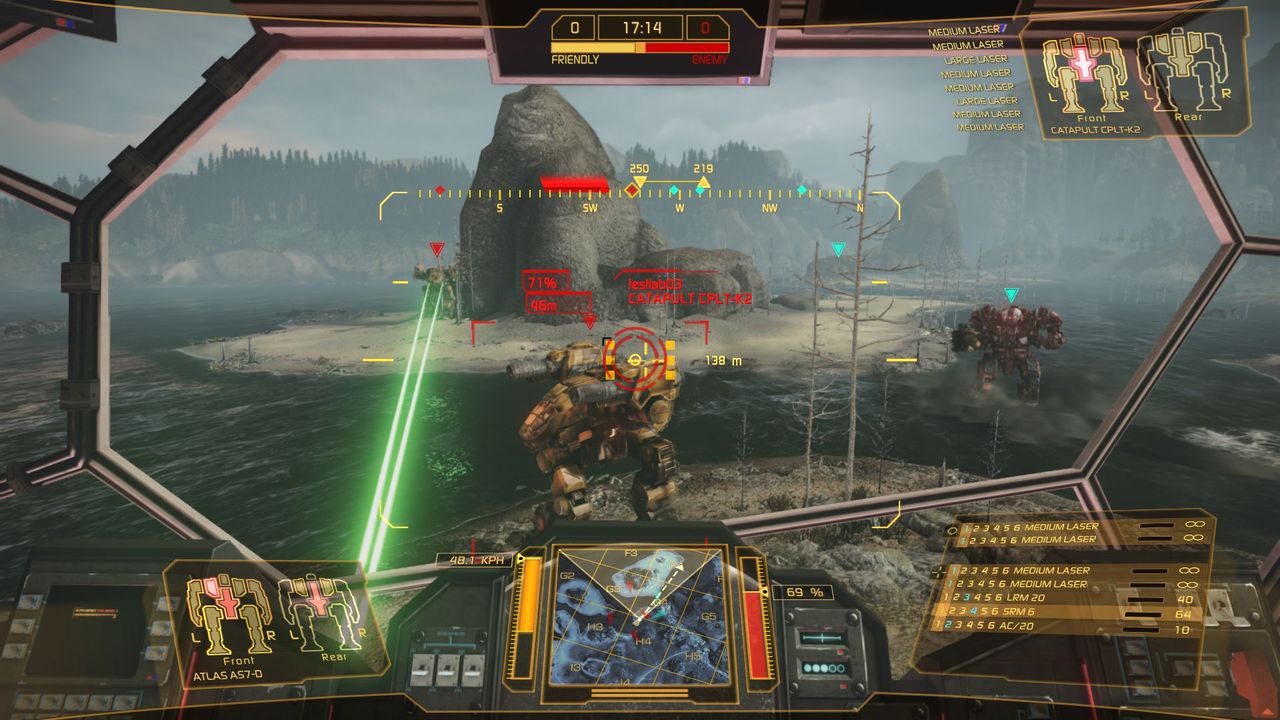Click the round indicator lights on the right console

[x=822, y=668]
